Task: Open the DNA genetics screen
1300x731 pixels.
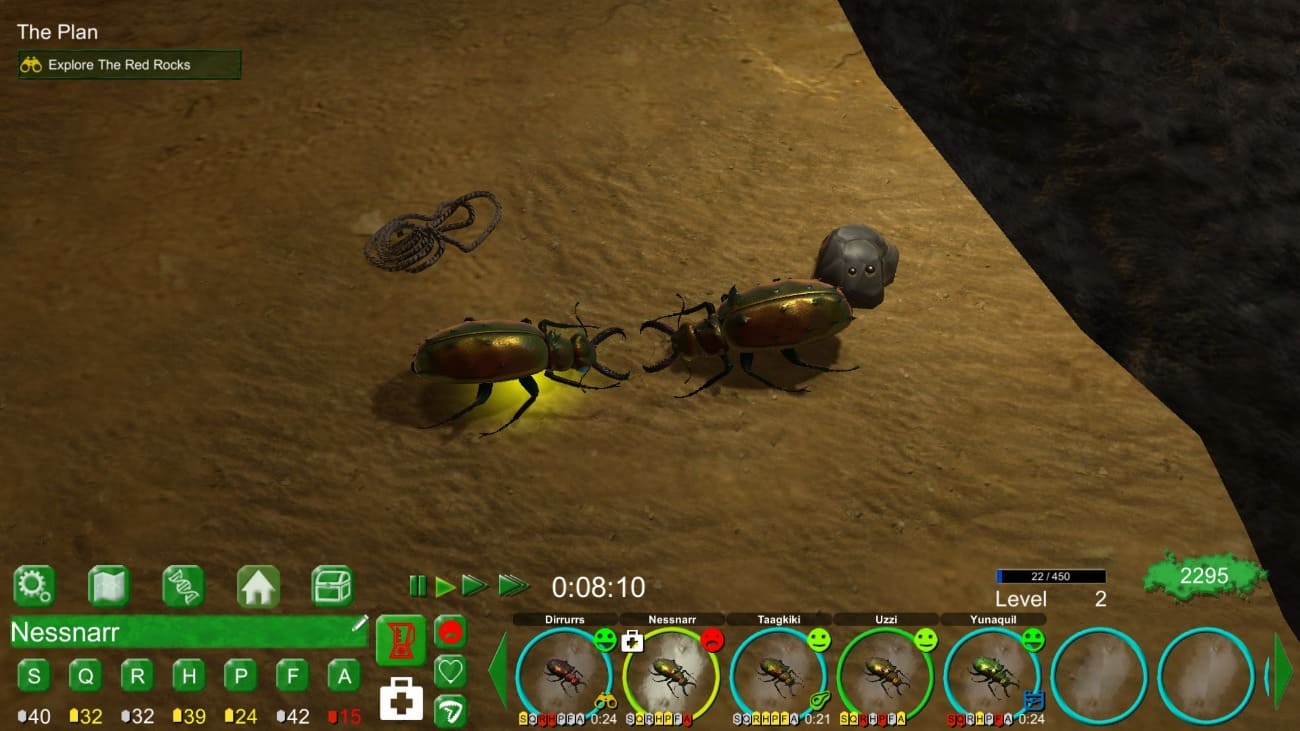Action: [x=183, y=586]
